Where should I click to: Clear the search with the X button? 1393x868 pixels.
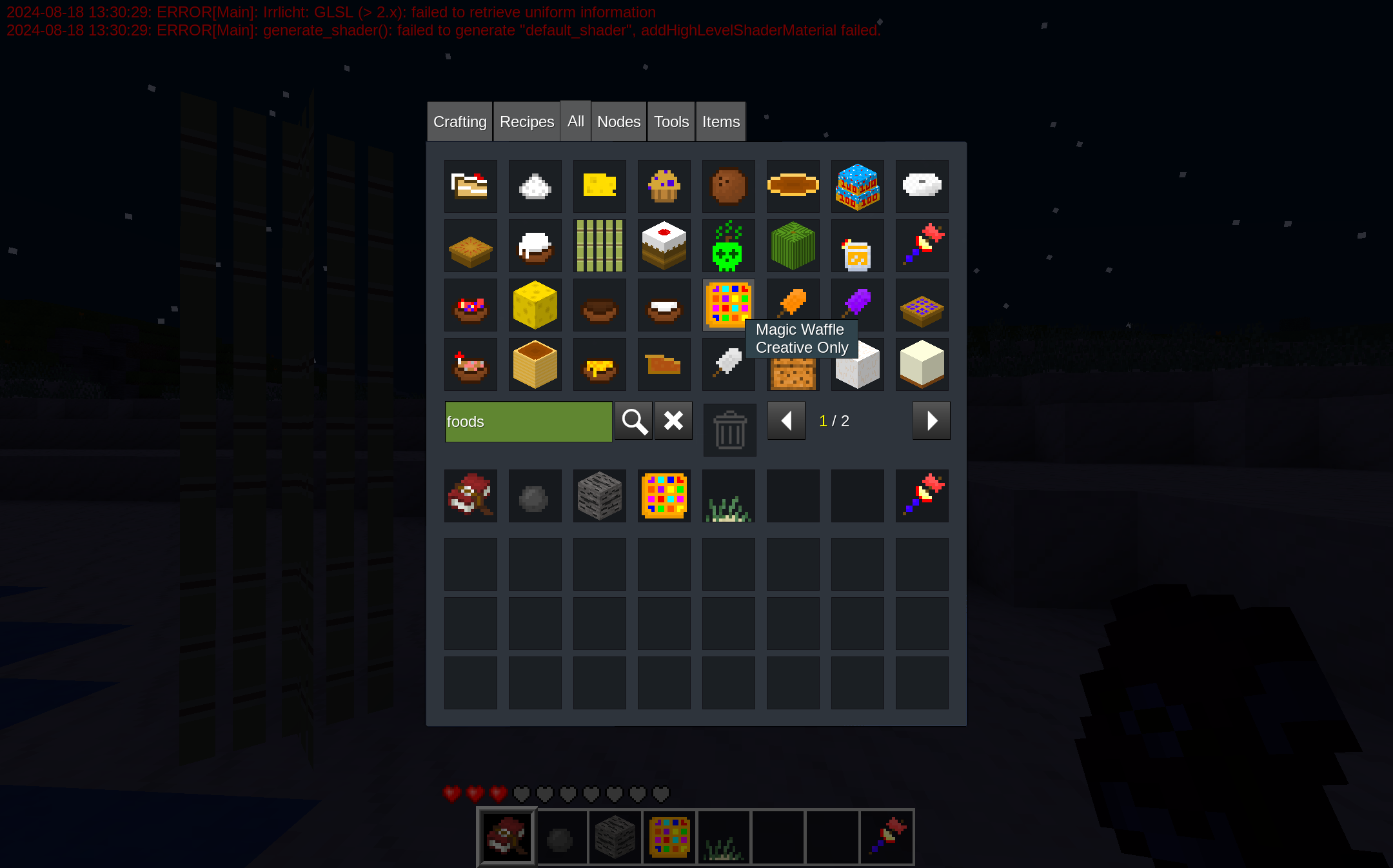[673, 421]
